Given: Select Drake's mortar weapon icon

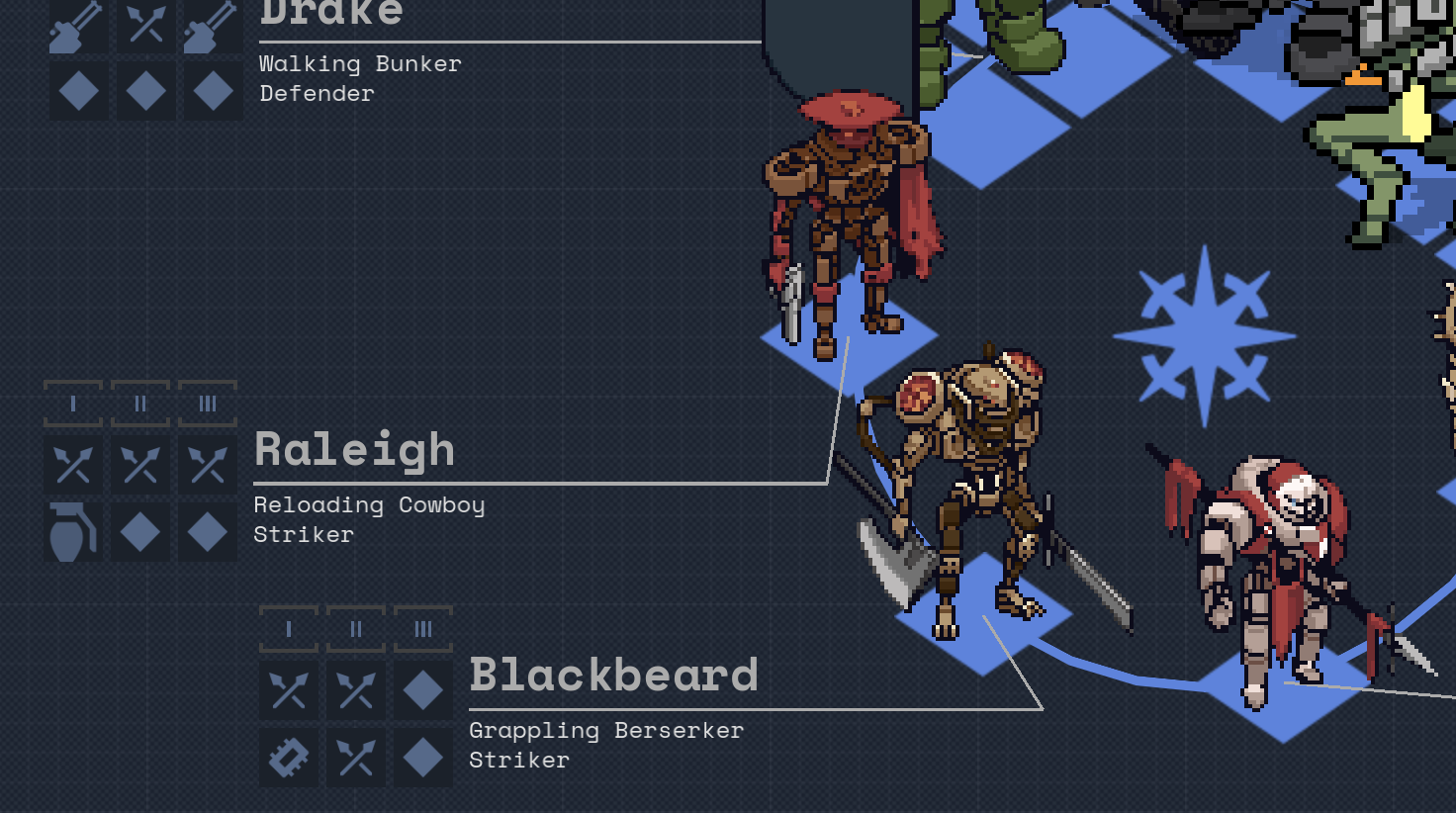Looking at the screenshot, I should 77,27.
